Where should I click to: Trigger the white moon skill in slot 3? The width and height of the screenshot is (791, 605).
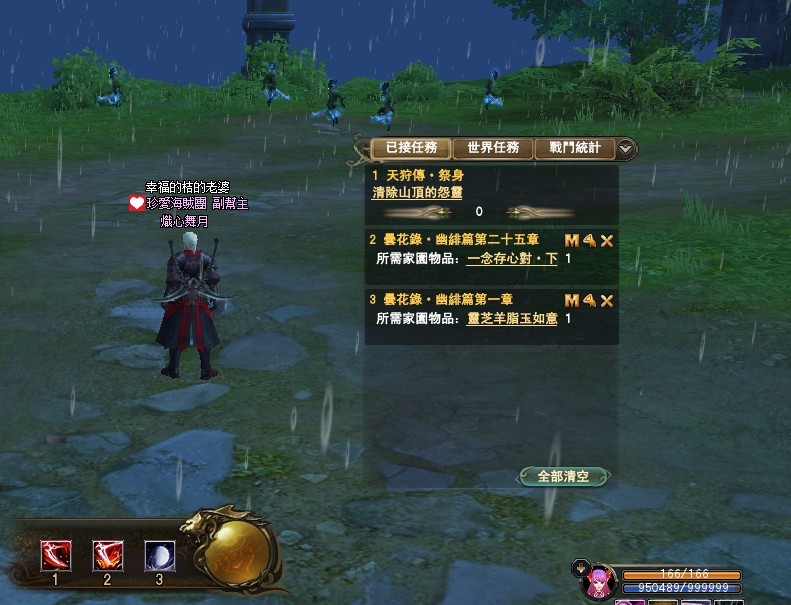click(159, 555)
